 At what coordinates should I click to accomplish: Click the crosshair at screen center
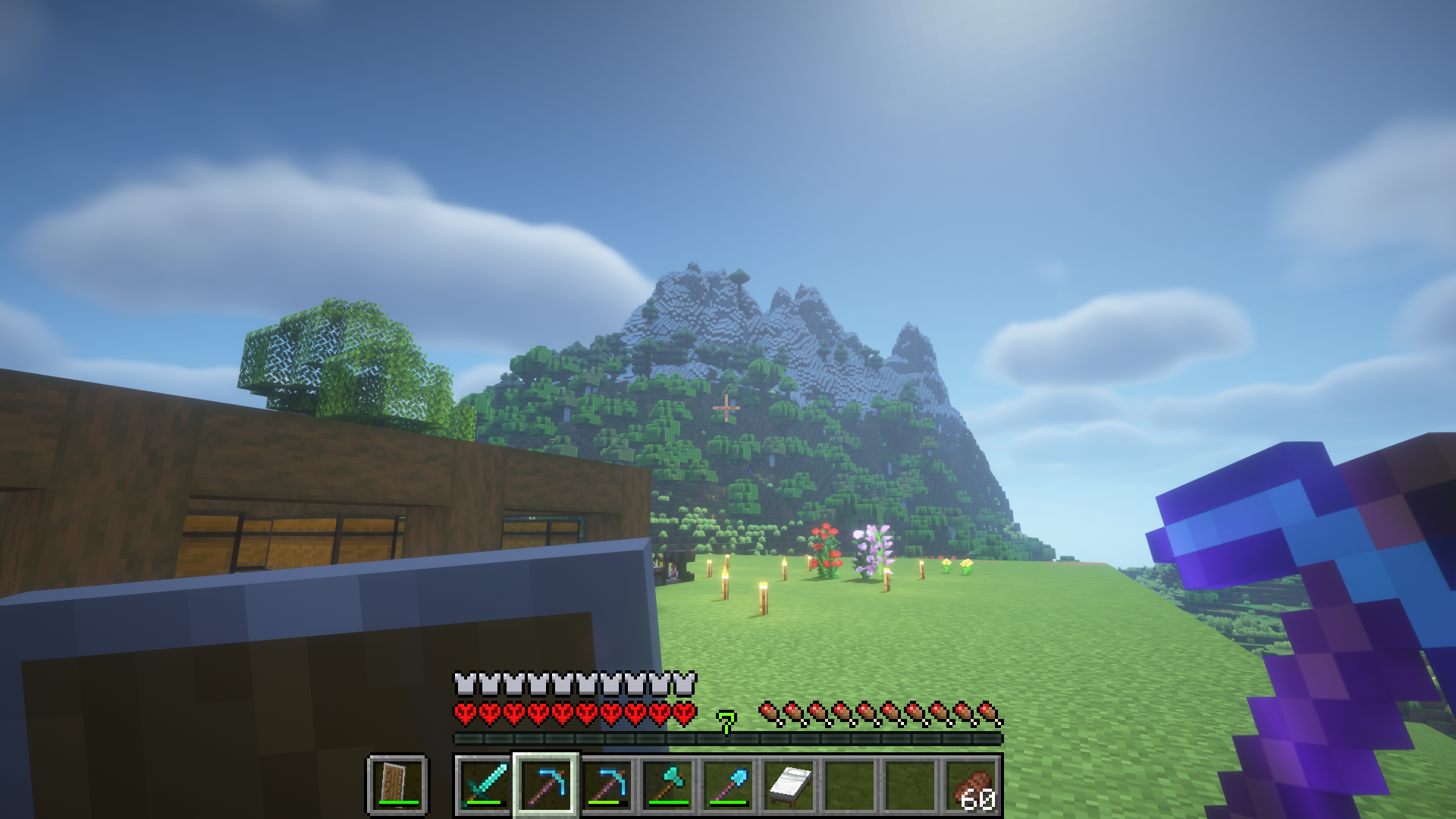725,408
